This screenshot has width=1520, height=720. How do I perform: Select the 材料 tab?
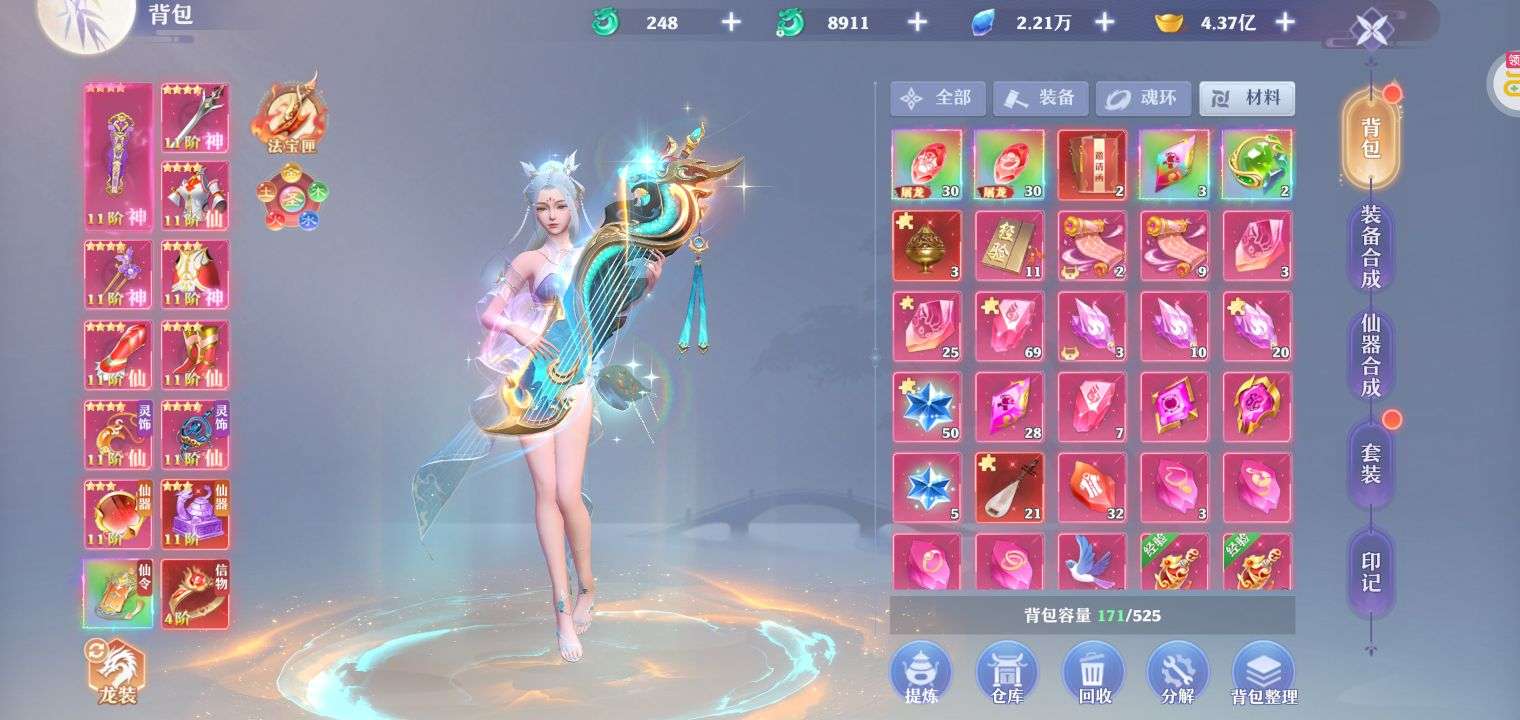coord(1247,99)
